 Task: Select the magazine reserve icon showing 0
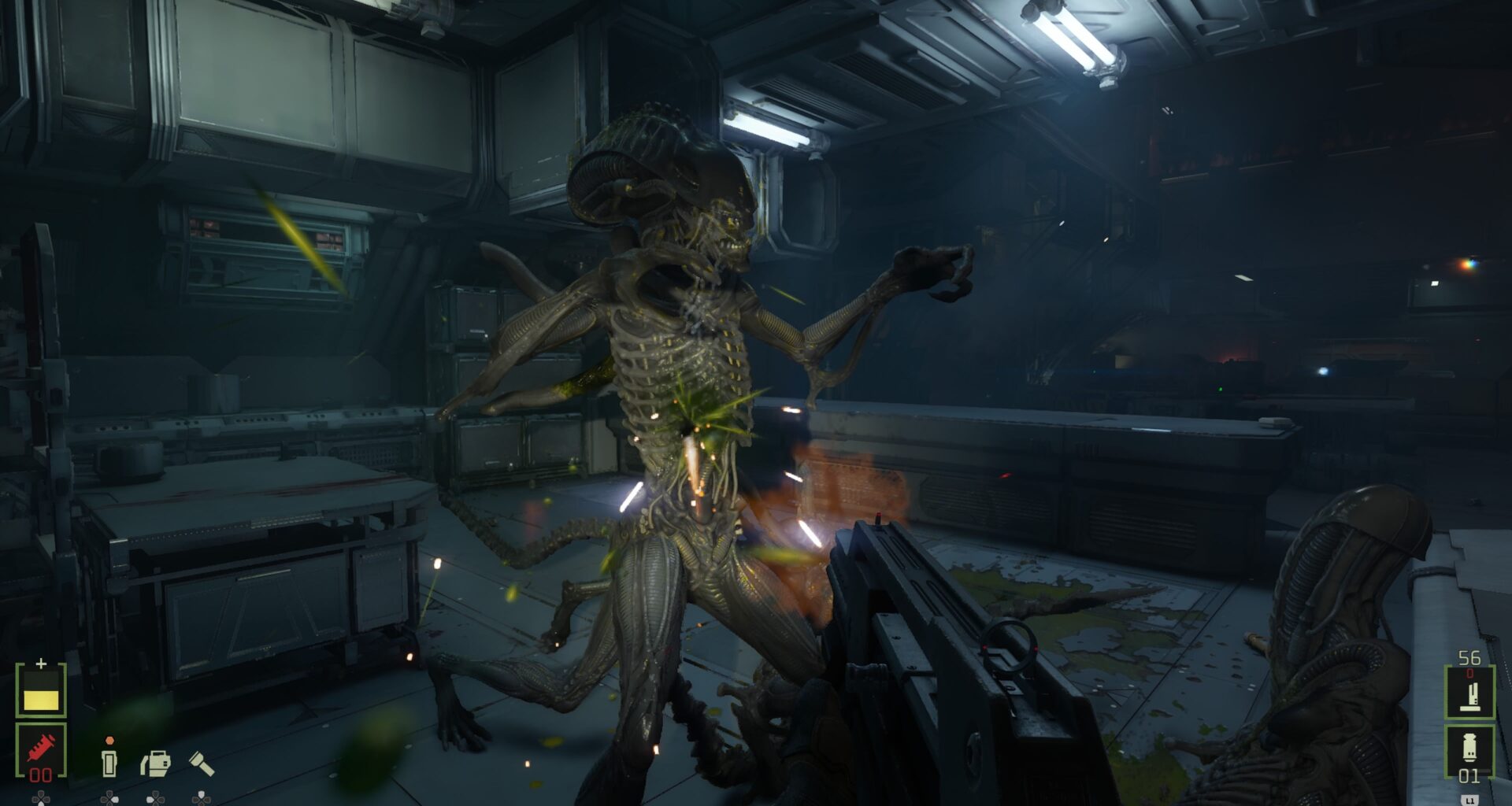pyautogui.click(x=1470, y=696)
